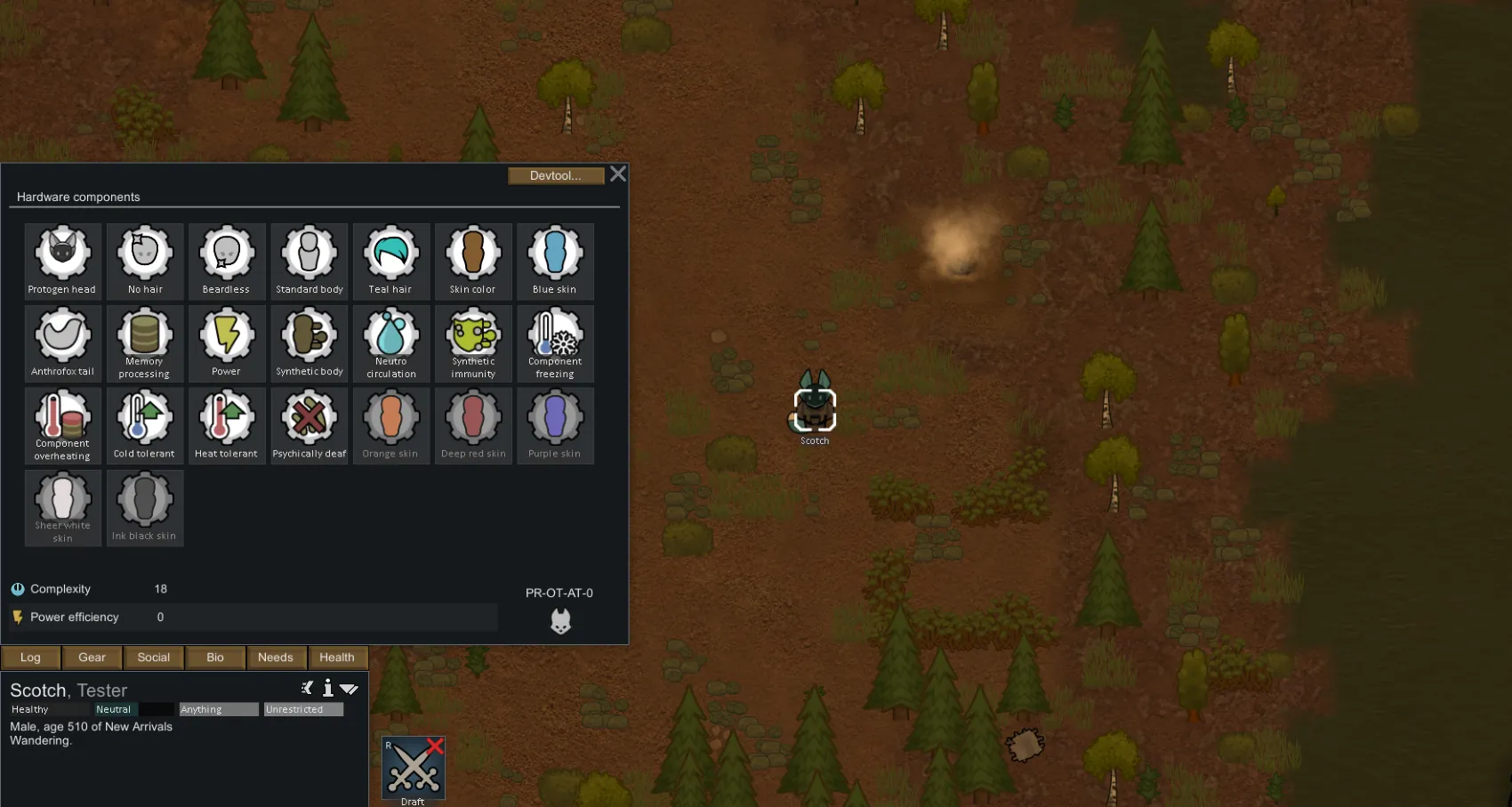Open the Devtool button
Image resolution: width=1512 pixels, height=807 pixels.
pyautogui.click(x=555, y=176)
